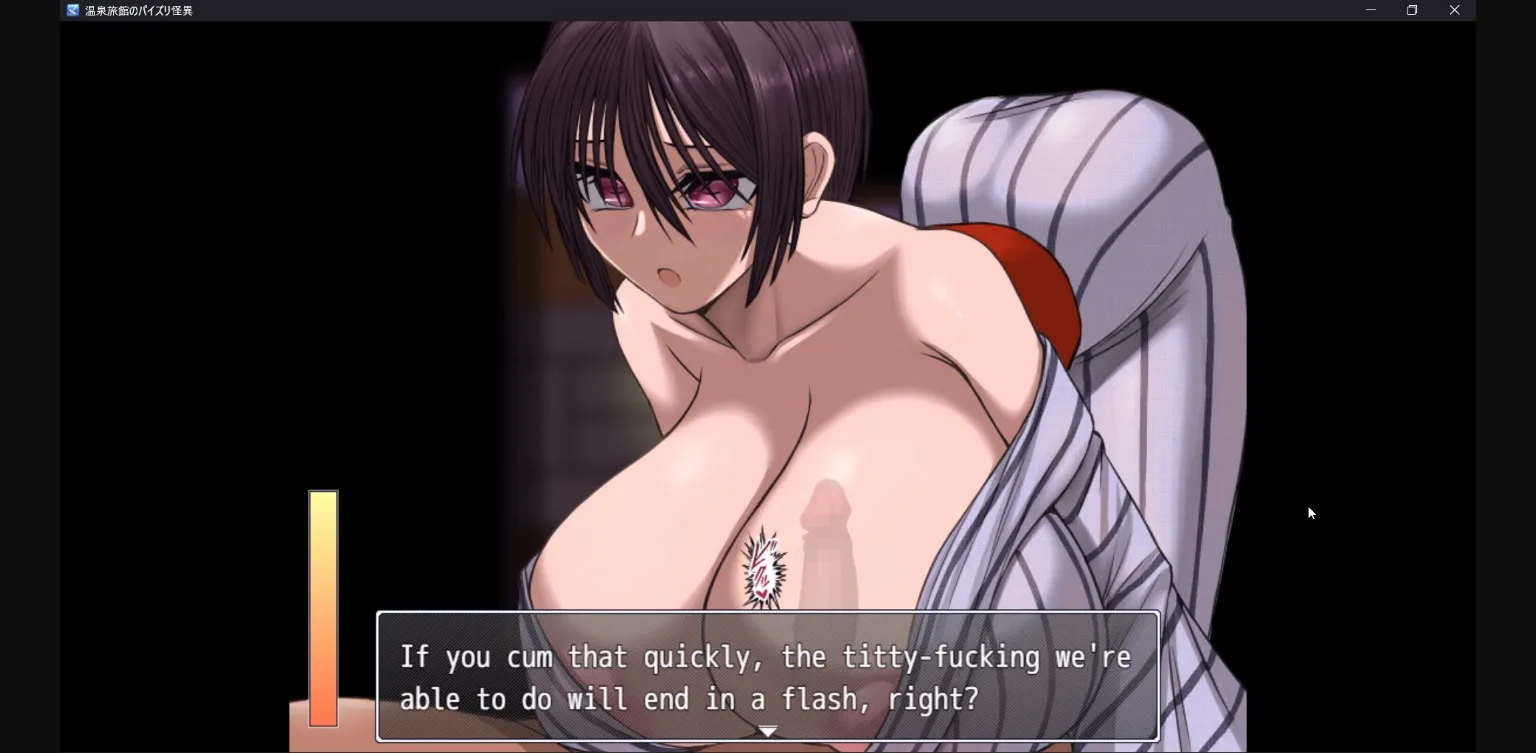1536x753 pixels.
Task: Click the title bar of the game
Action: 700,10
